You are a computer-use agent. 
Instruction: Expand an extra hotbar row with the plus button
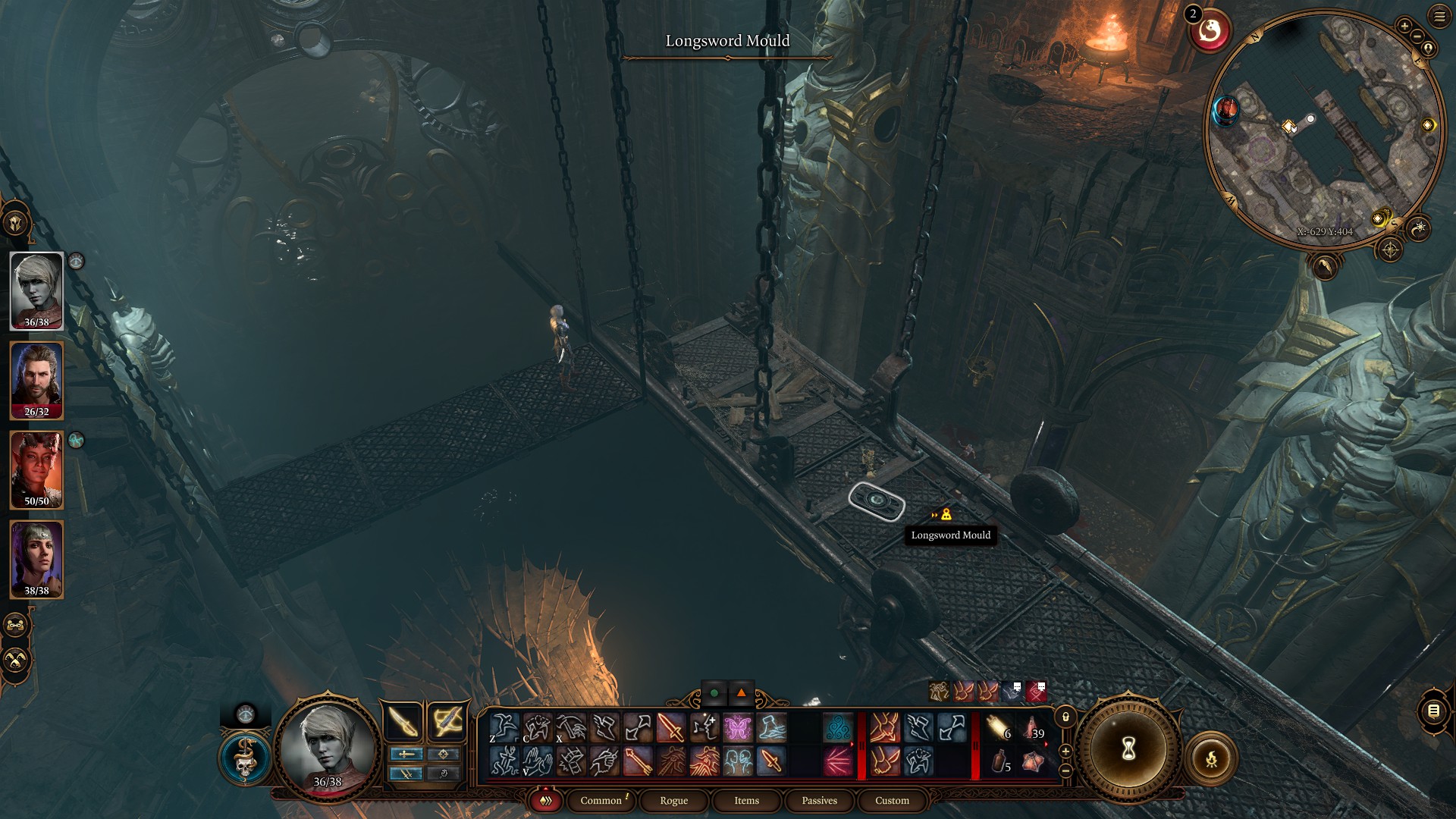tap(1066, 752)
